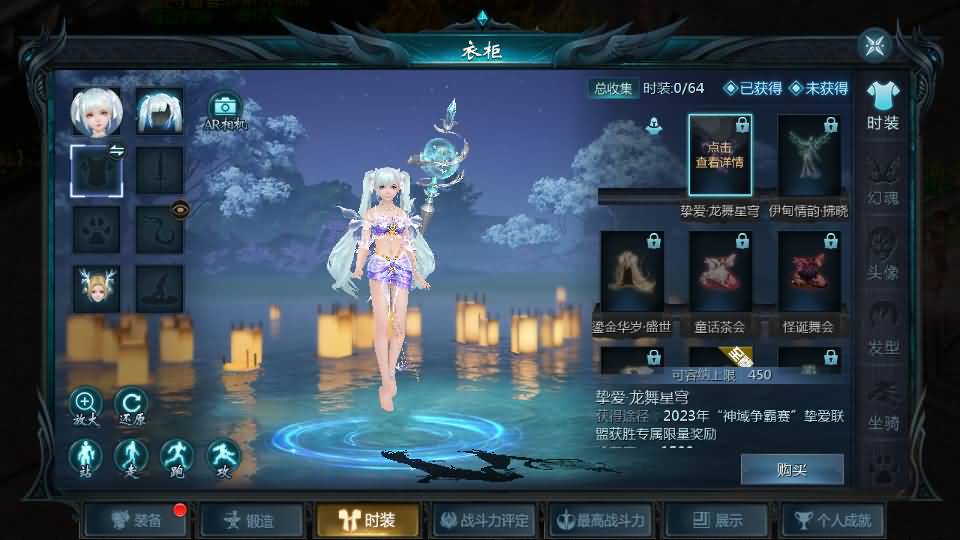Close the wardrobe window
This screenshot has width=960, height=540.
(874, 45)
